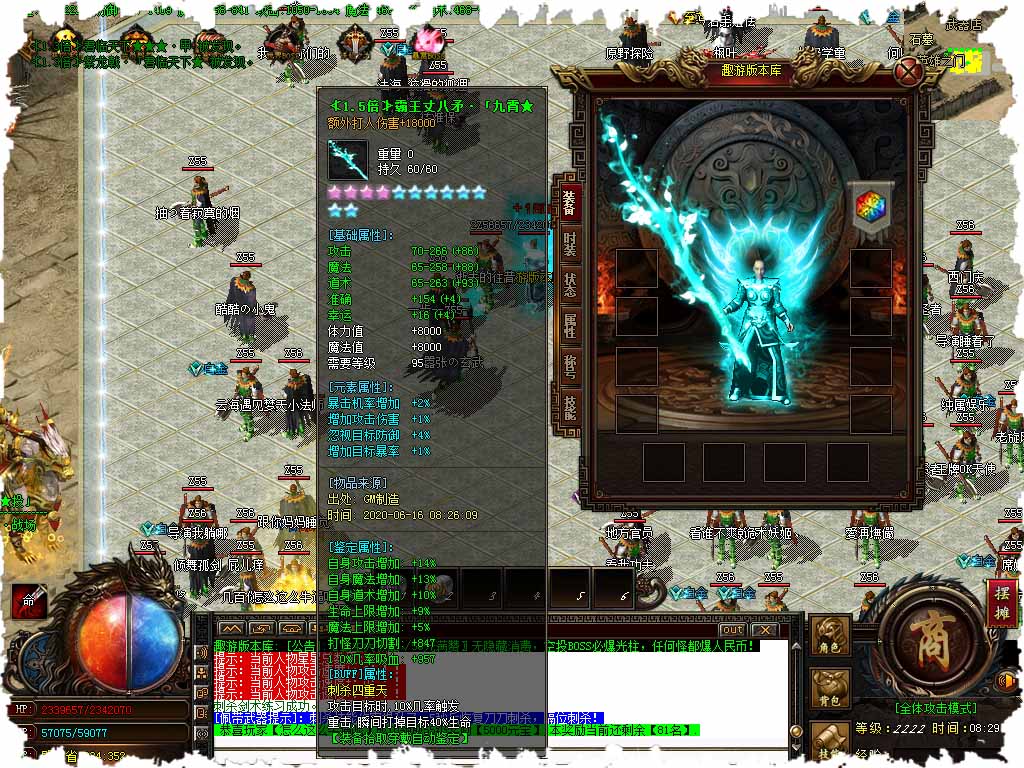Show the 属性 attributes tab
The width and height of the screenshot is (1024, 768).
(x=568, y=323)
